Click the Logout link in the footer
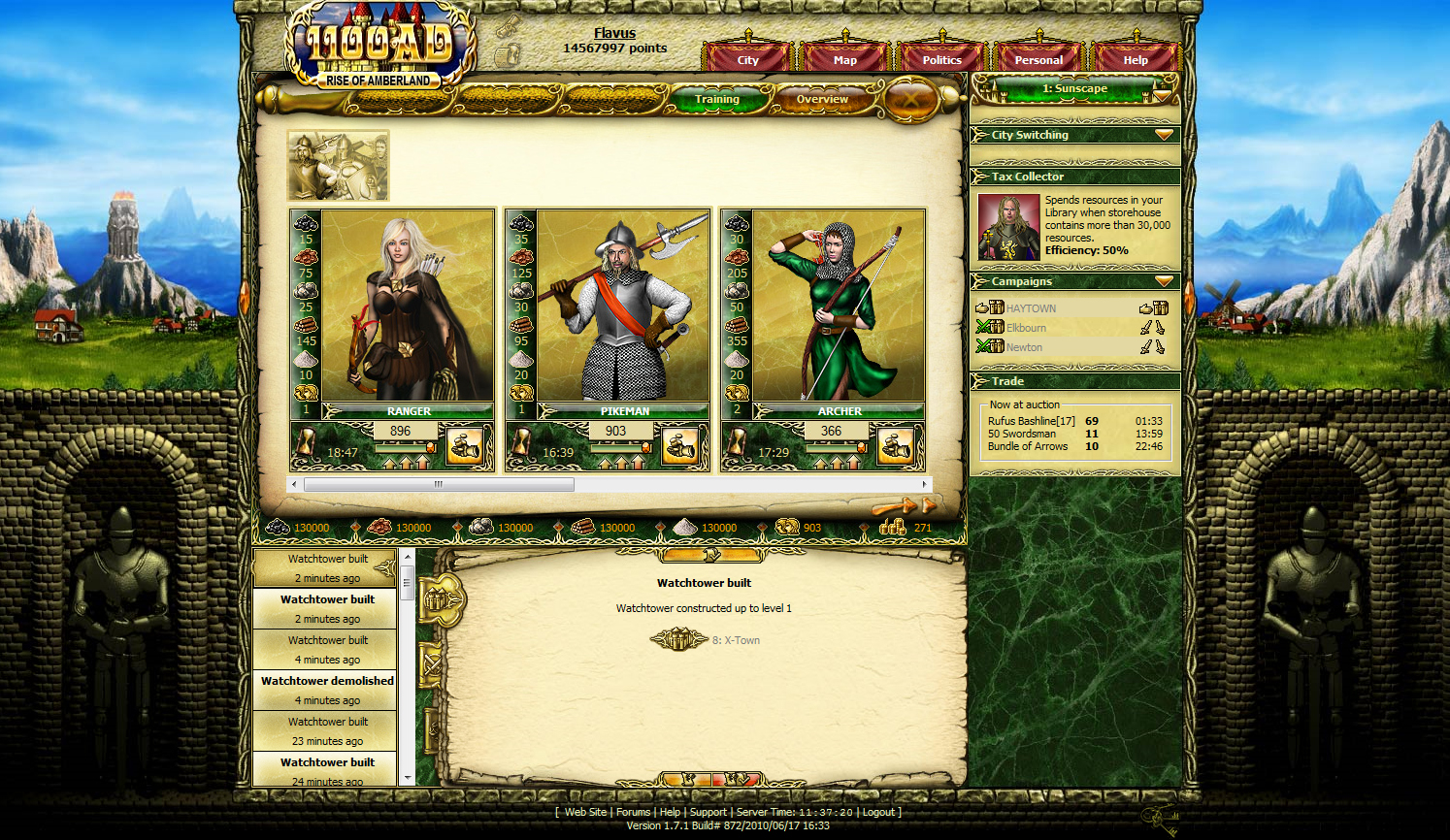This screenshot has width=1450, height=840. pos(878,812)
